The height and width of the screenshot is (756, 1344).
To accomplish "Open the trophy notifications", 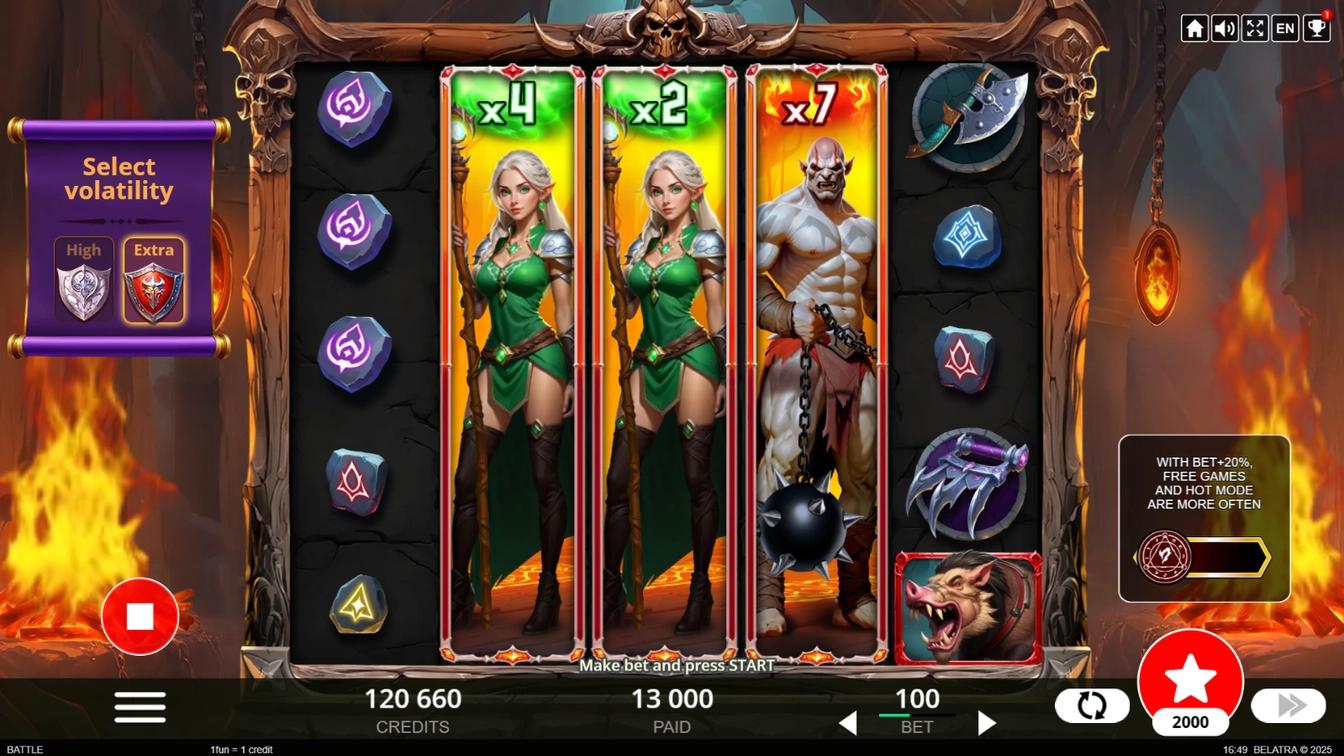I will 1315,28.
